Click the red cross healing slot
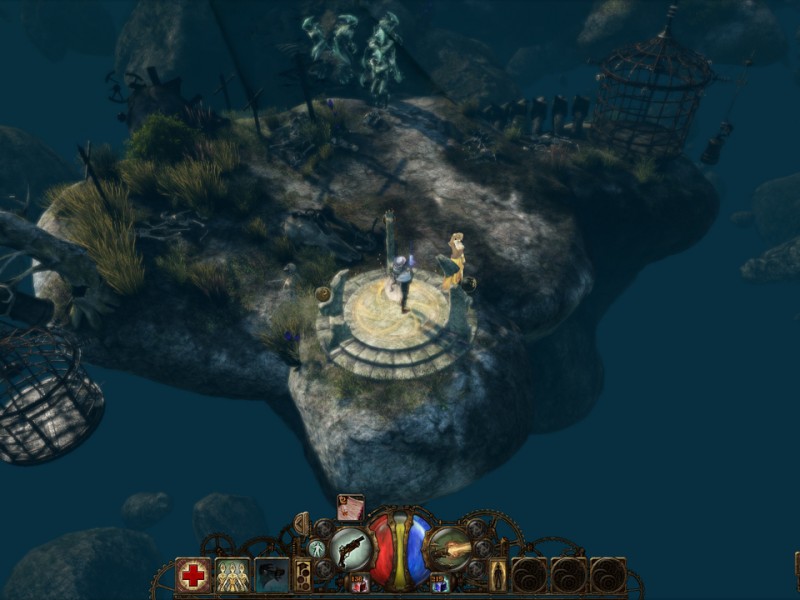The image size is (800, 600). point(193,575)
